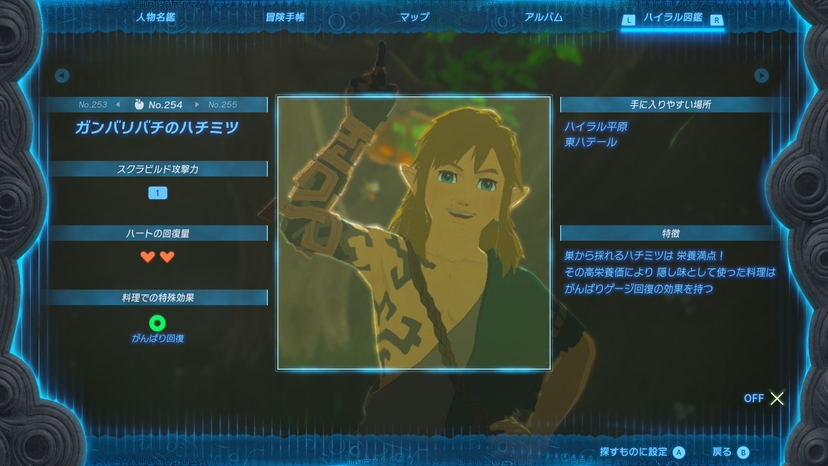
Task: Click the left page arrow button
Action: click(x=62, y=75)
